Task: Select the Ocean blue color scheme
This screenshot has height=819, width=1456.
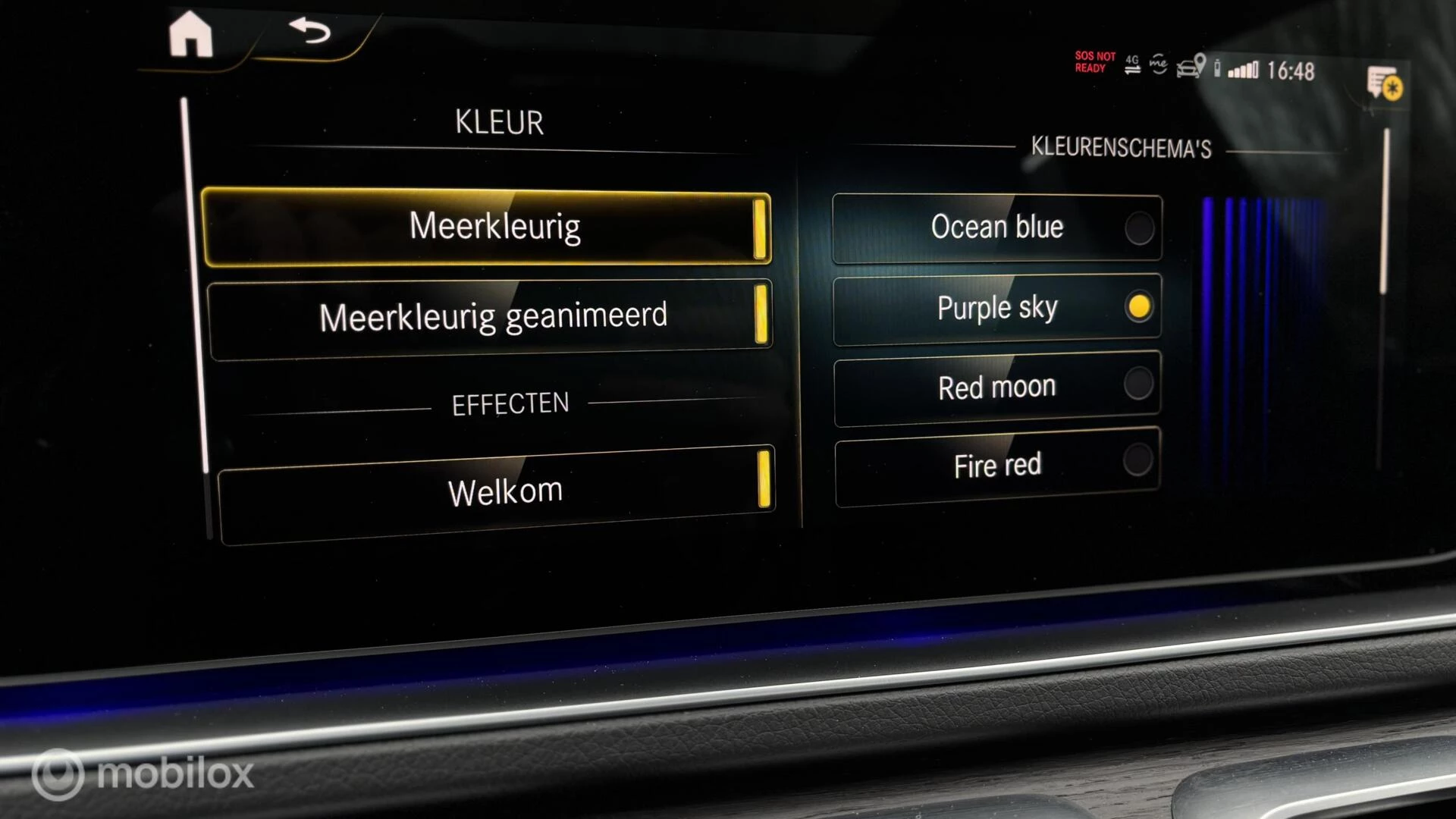Action: (996, 227)
